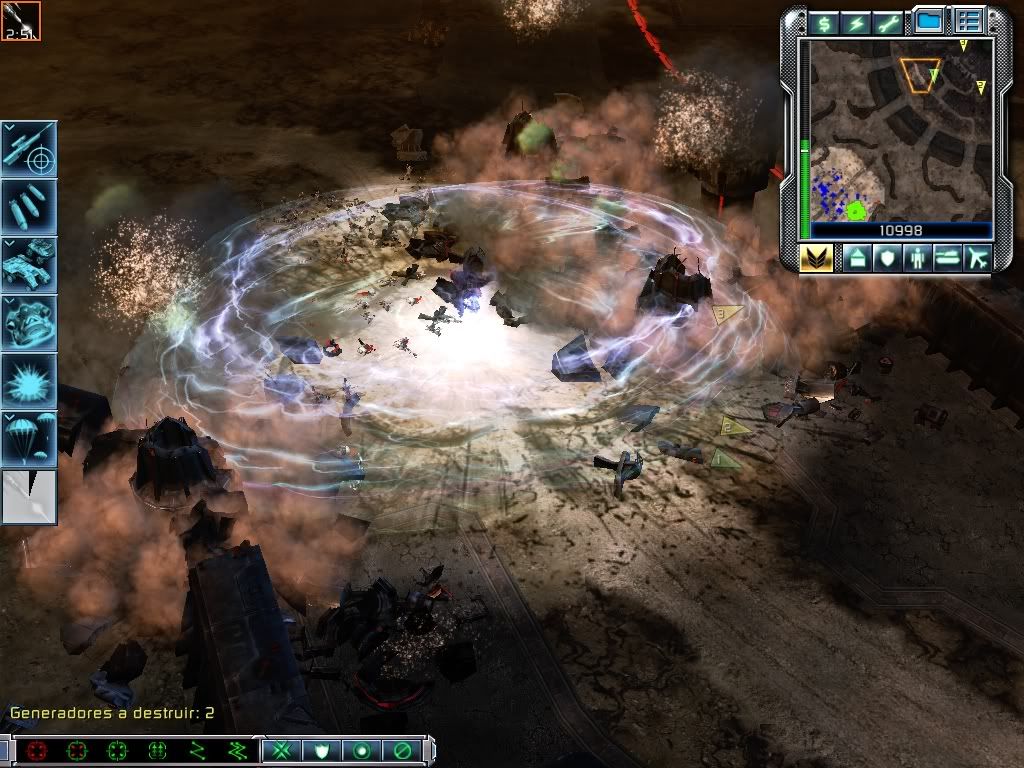Set the shield guard stance

click(319, 750)
